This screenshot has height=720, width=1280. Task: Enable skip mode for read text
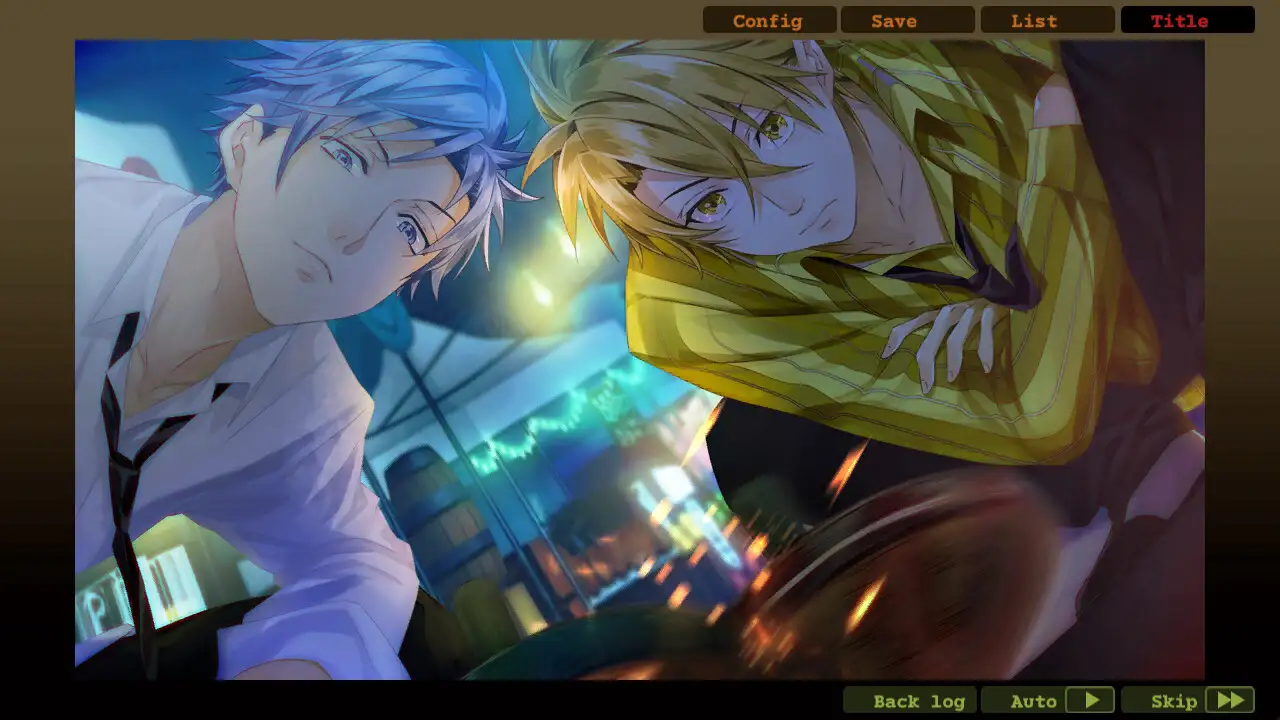coord(1176,700)
